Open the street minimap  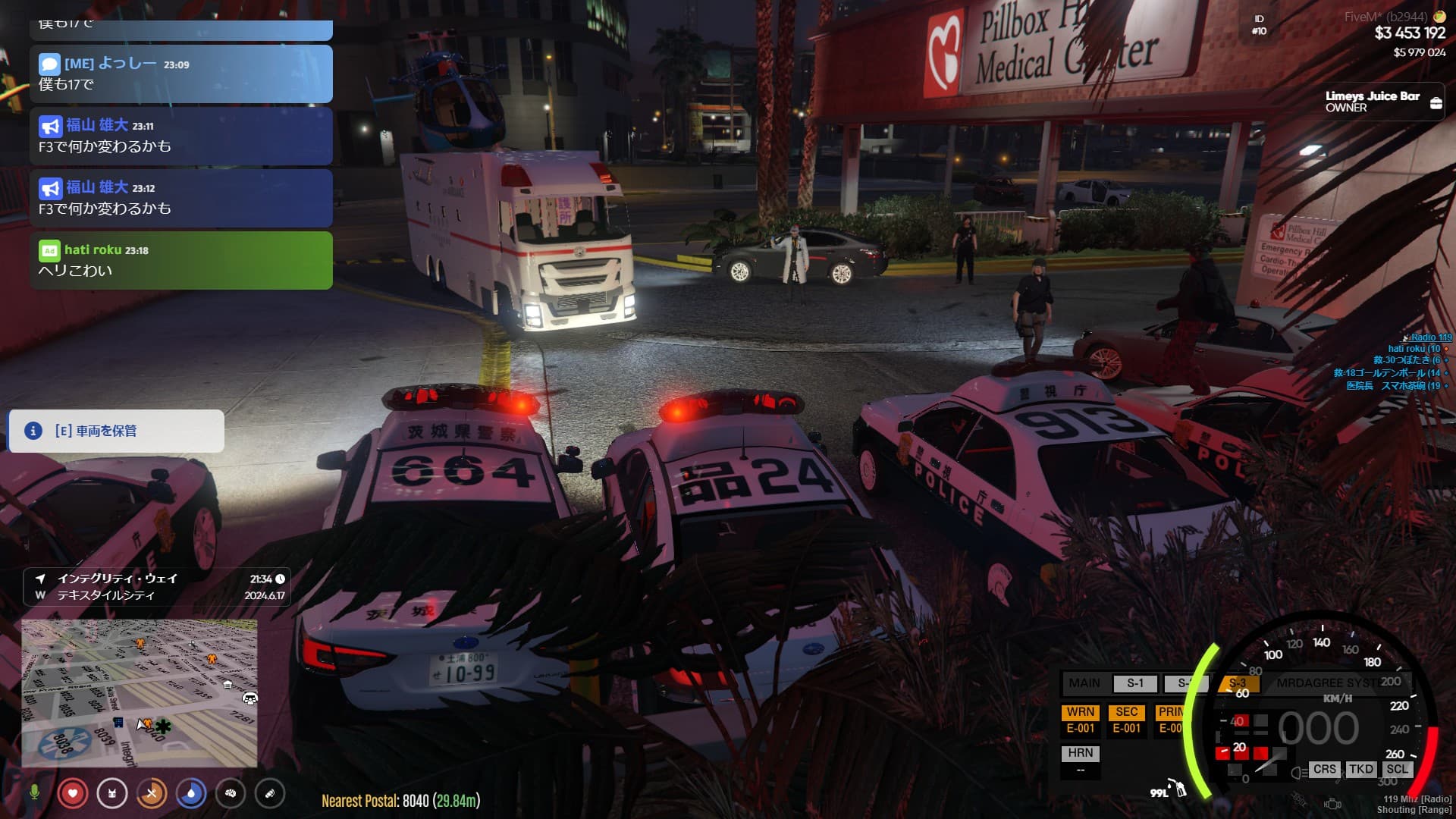click(140, 692)
